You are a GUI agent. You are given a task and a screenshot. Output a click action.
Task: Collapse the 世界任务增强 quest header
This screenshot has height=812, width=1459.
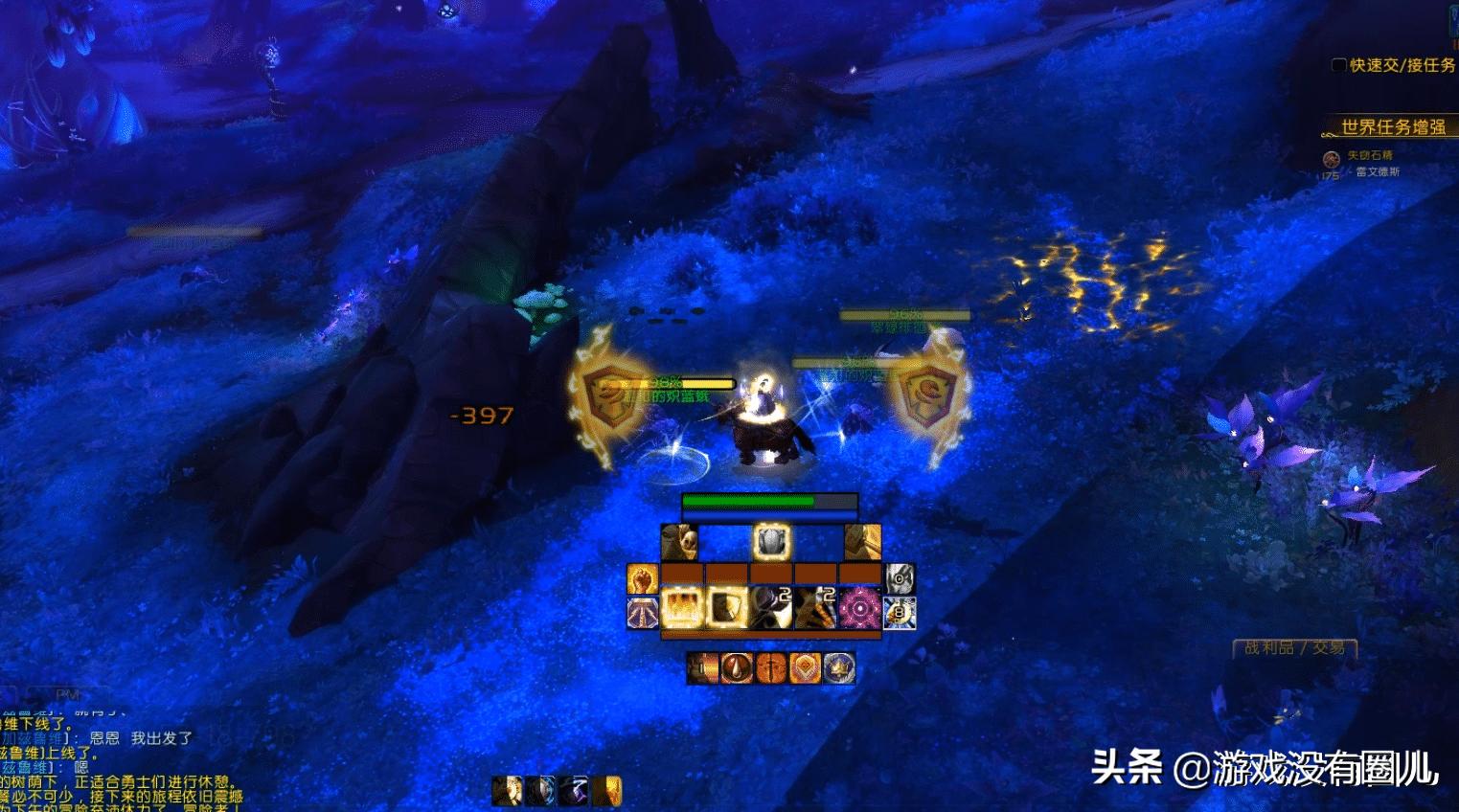(1394, 126)
